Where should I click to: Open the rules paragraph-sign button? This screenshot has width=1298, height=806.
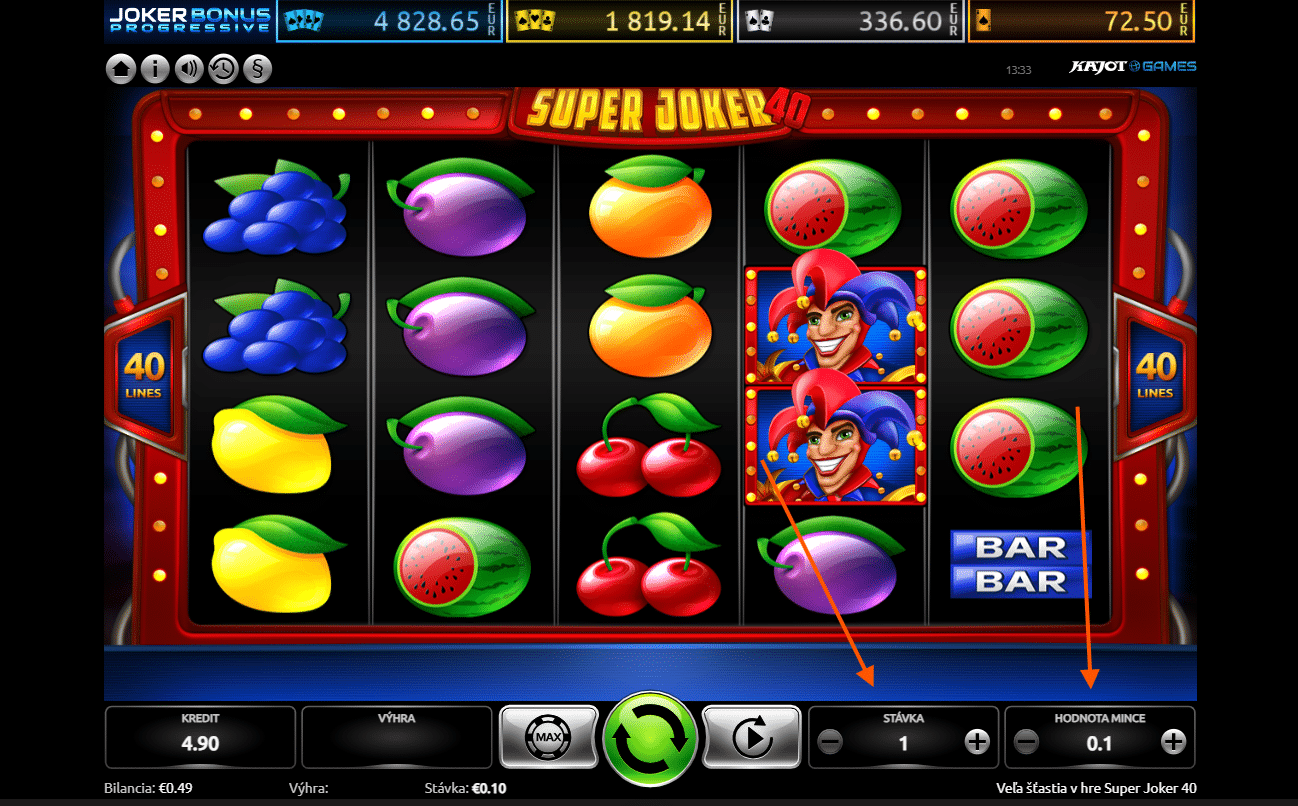click(x=256, y=69)
